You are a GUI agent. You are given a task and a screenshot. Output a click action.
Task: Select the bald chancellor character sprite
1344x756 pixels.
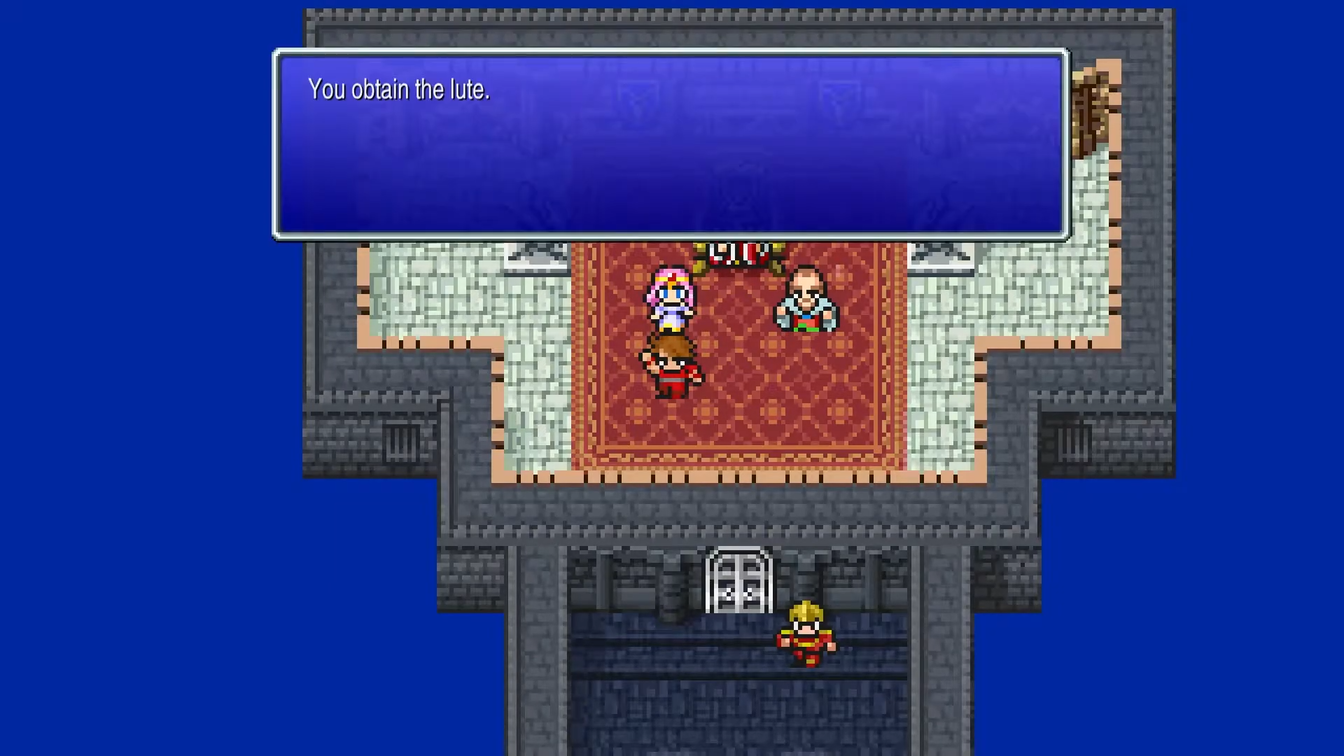coord(803,300)
